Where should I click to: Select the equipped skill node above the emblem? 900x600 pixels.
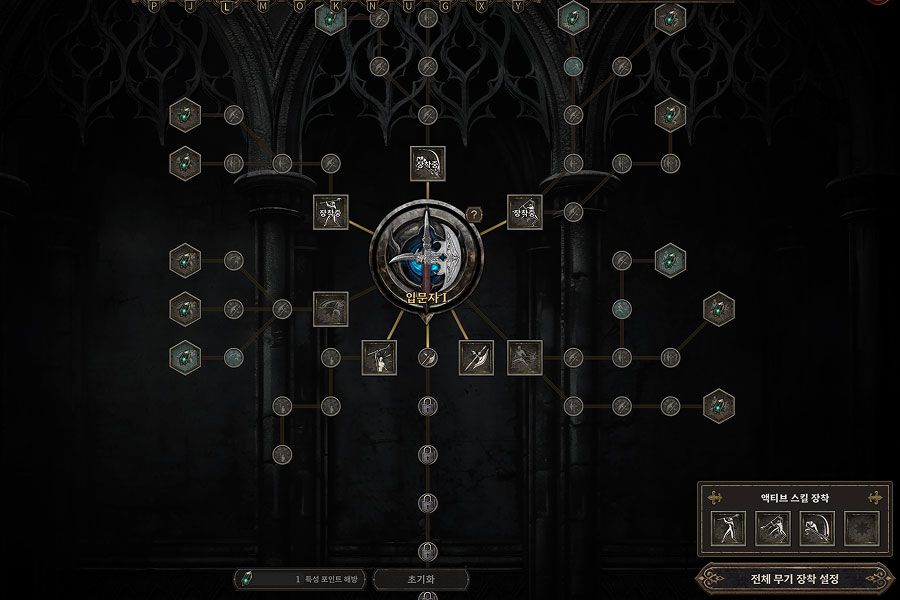point(427,164)
